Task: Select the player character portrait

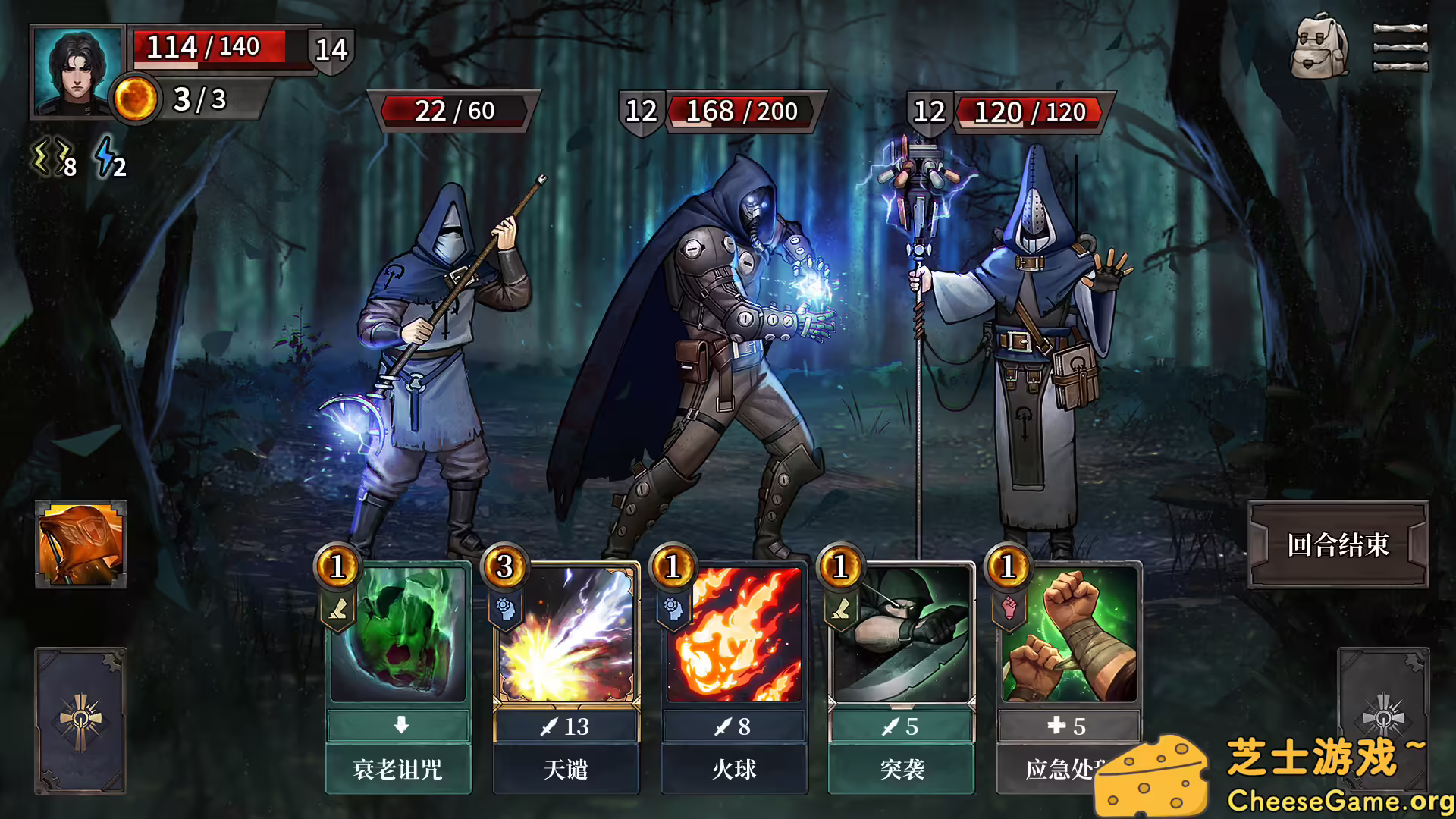Action: tap(76, 72)
